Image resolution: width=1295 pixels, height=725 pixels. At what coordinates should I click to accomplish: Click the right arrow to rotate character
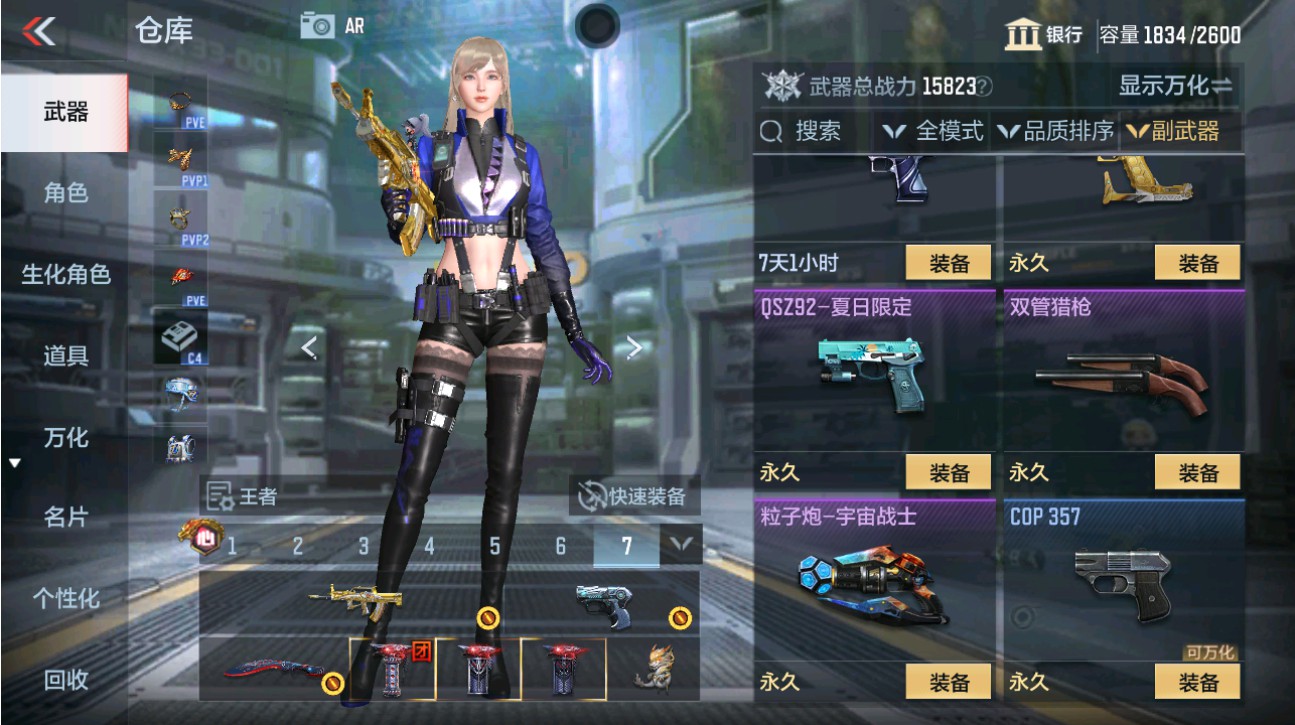tap(632, 347)
